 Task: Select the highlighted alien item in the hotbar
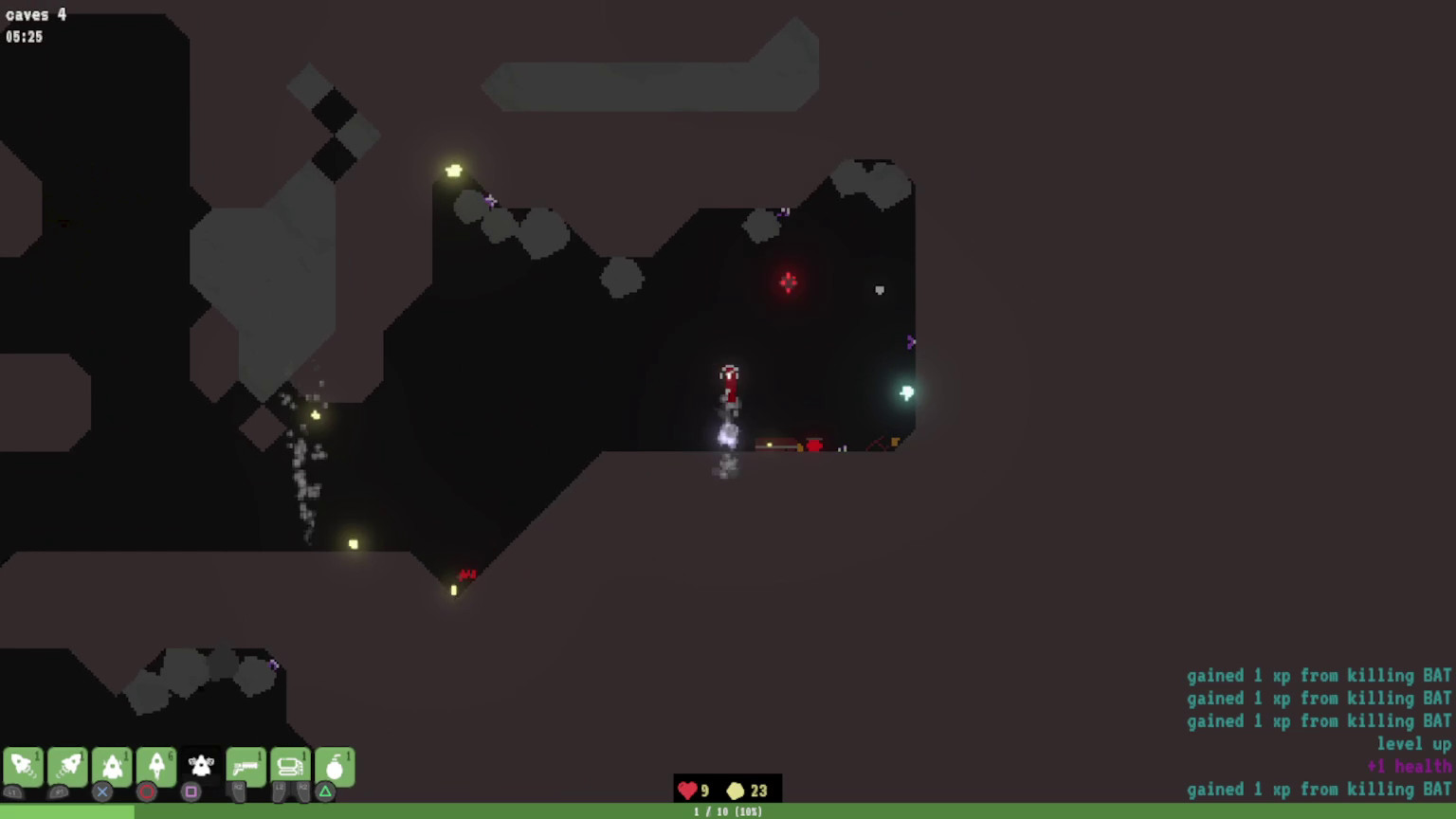[202, 766]
